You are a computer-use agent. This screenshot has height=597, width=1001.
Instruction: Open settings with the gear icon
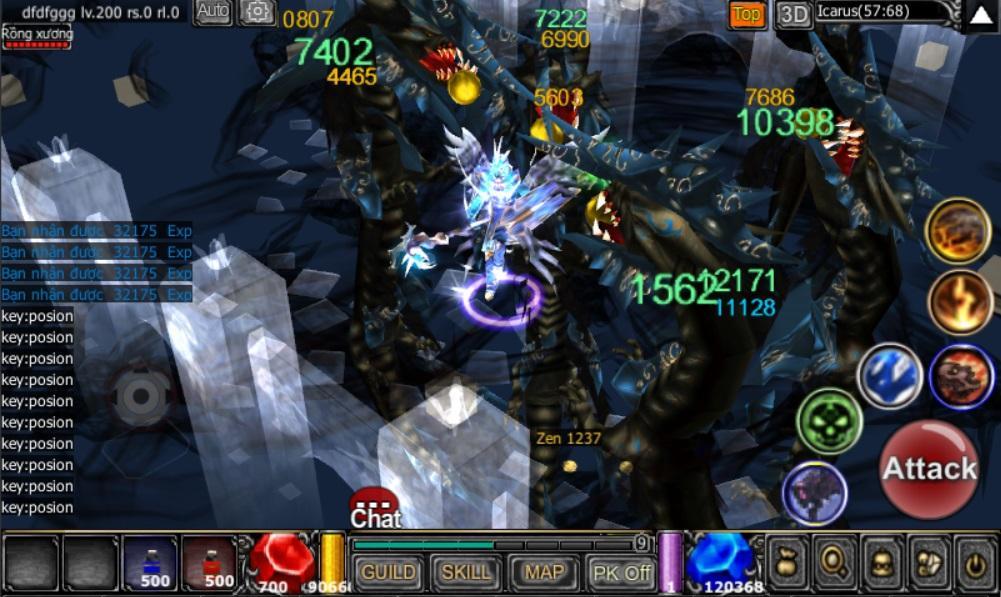tap(258, 12)
